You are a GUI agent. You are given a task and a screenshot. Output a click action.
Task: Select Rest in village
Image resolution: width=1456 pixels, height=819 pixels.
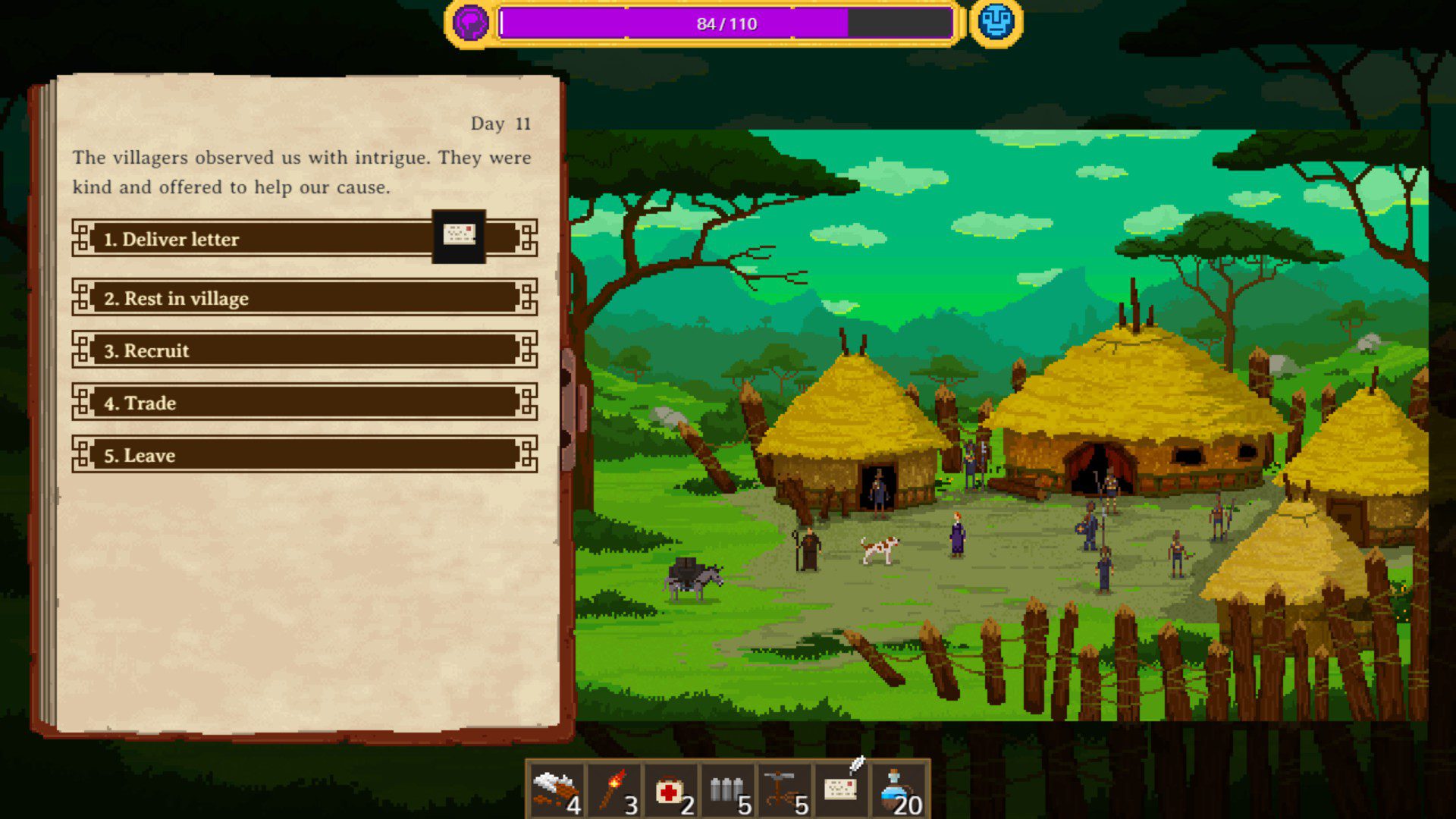[303, 298]
